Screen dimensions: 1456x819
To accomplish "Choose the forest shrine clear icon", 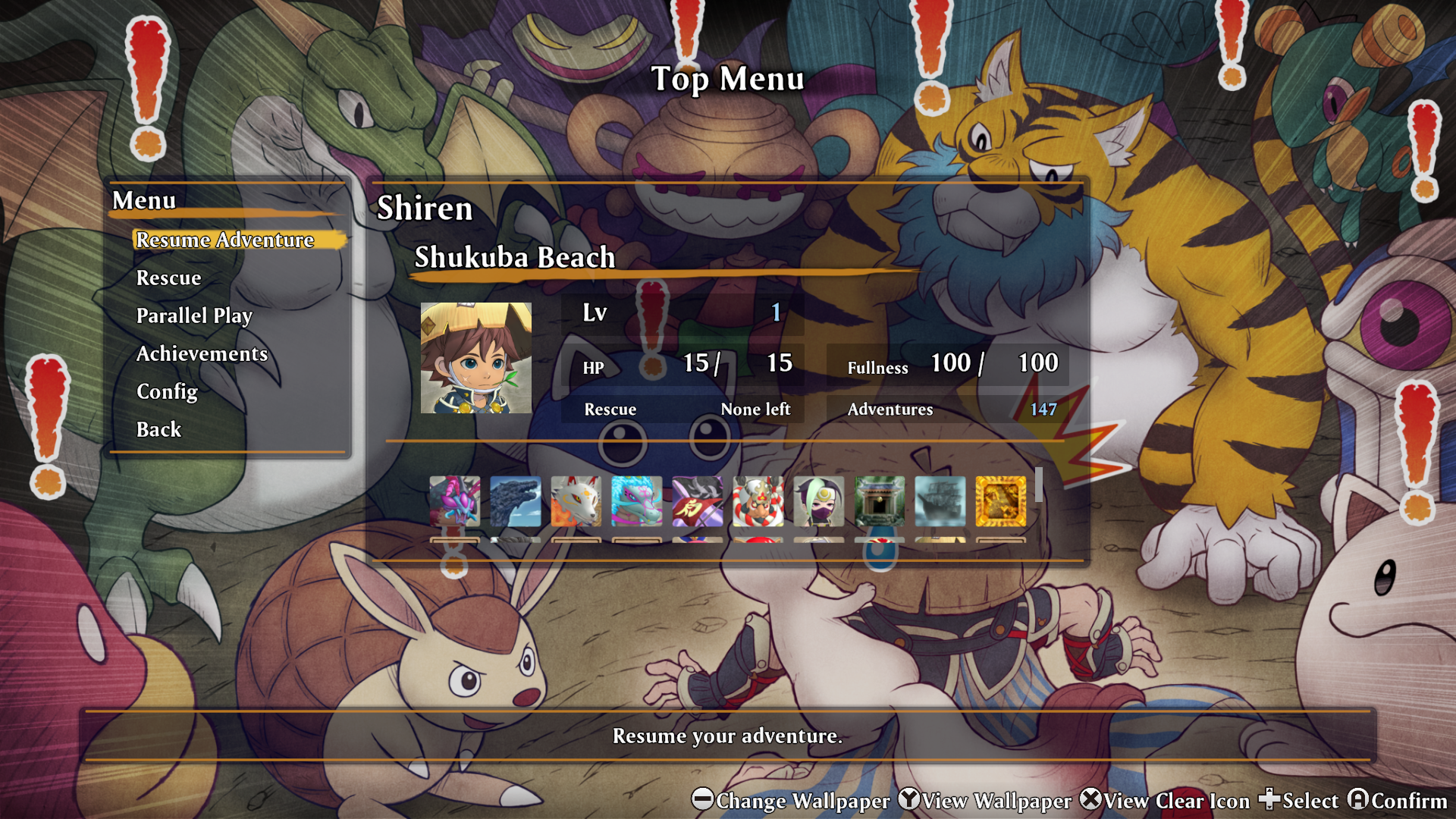I will point(880,501).
